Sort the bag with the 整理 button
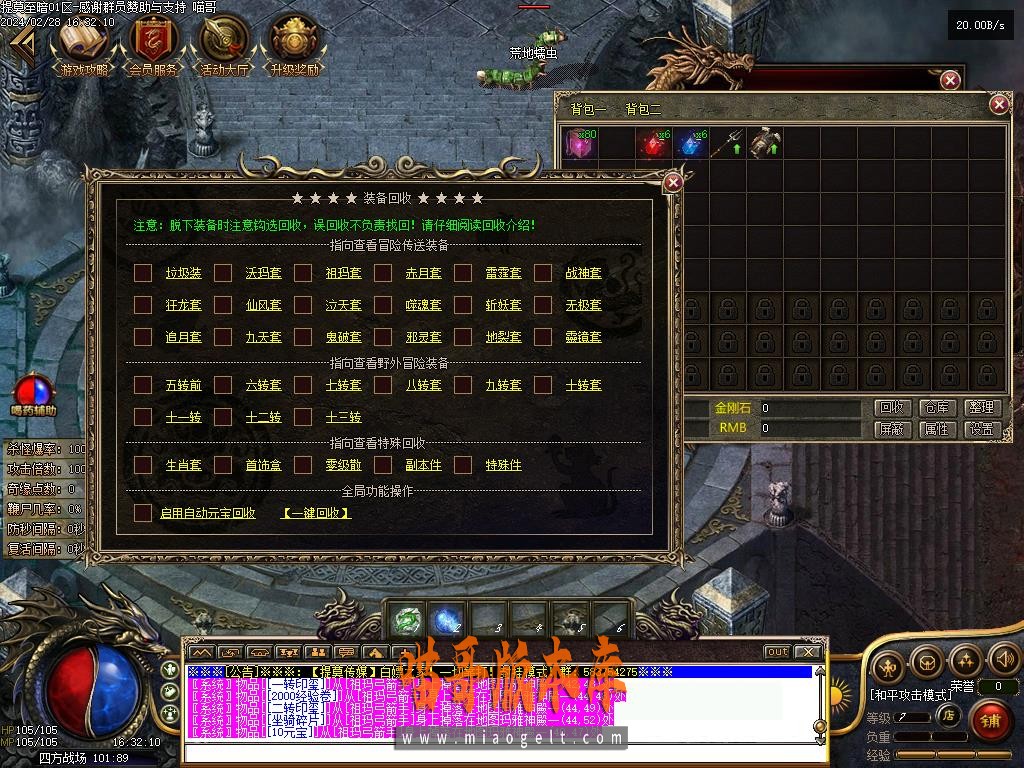This screenshot has width=1024, height=768. coord(982,408)
